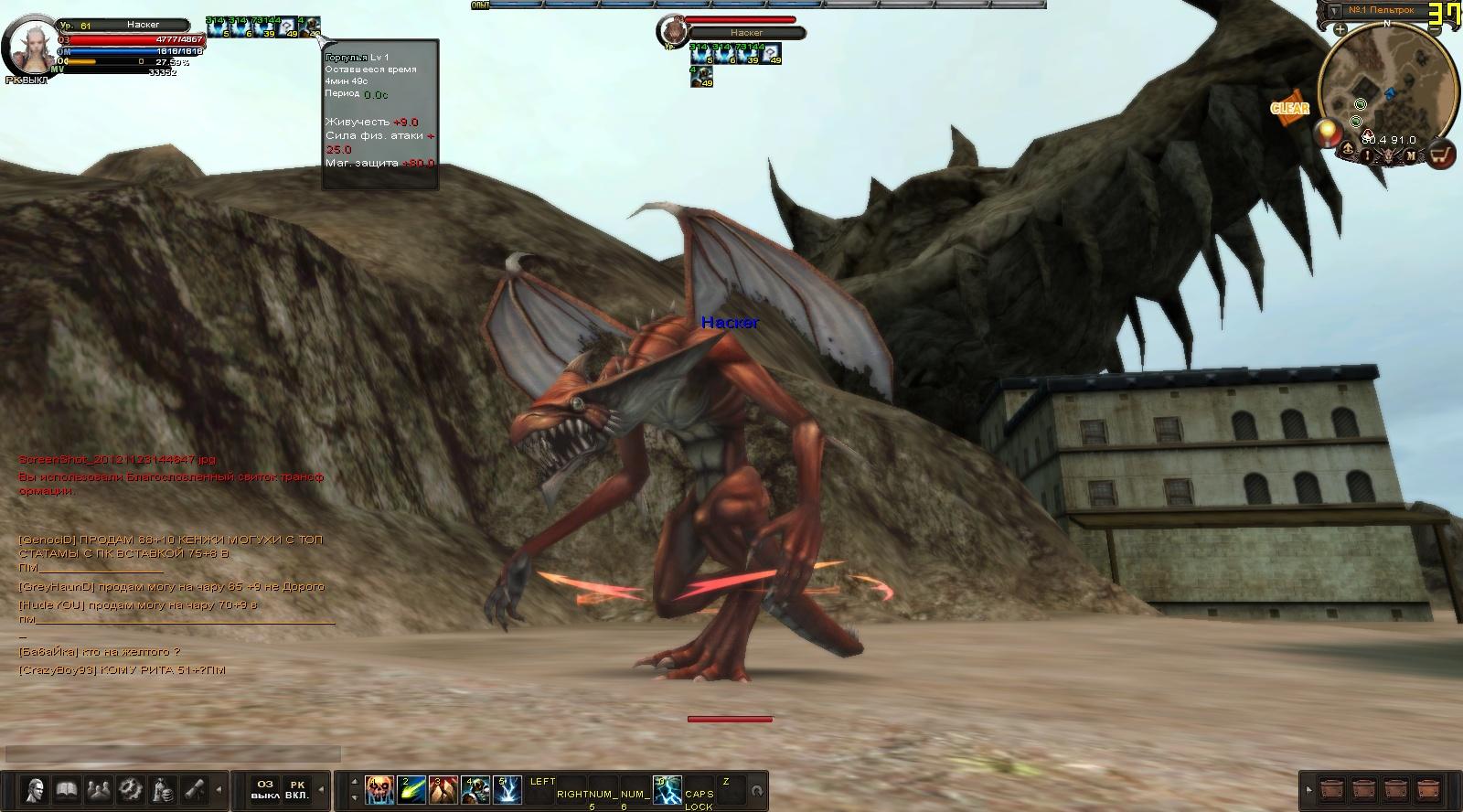Open the character portrait menu button
This screenshot has width=1463, height=812.
[x=36, y=788]
